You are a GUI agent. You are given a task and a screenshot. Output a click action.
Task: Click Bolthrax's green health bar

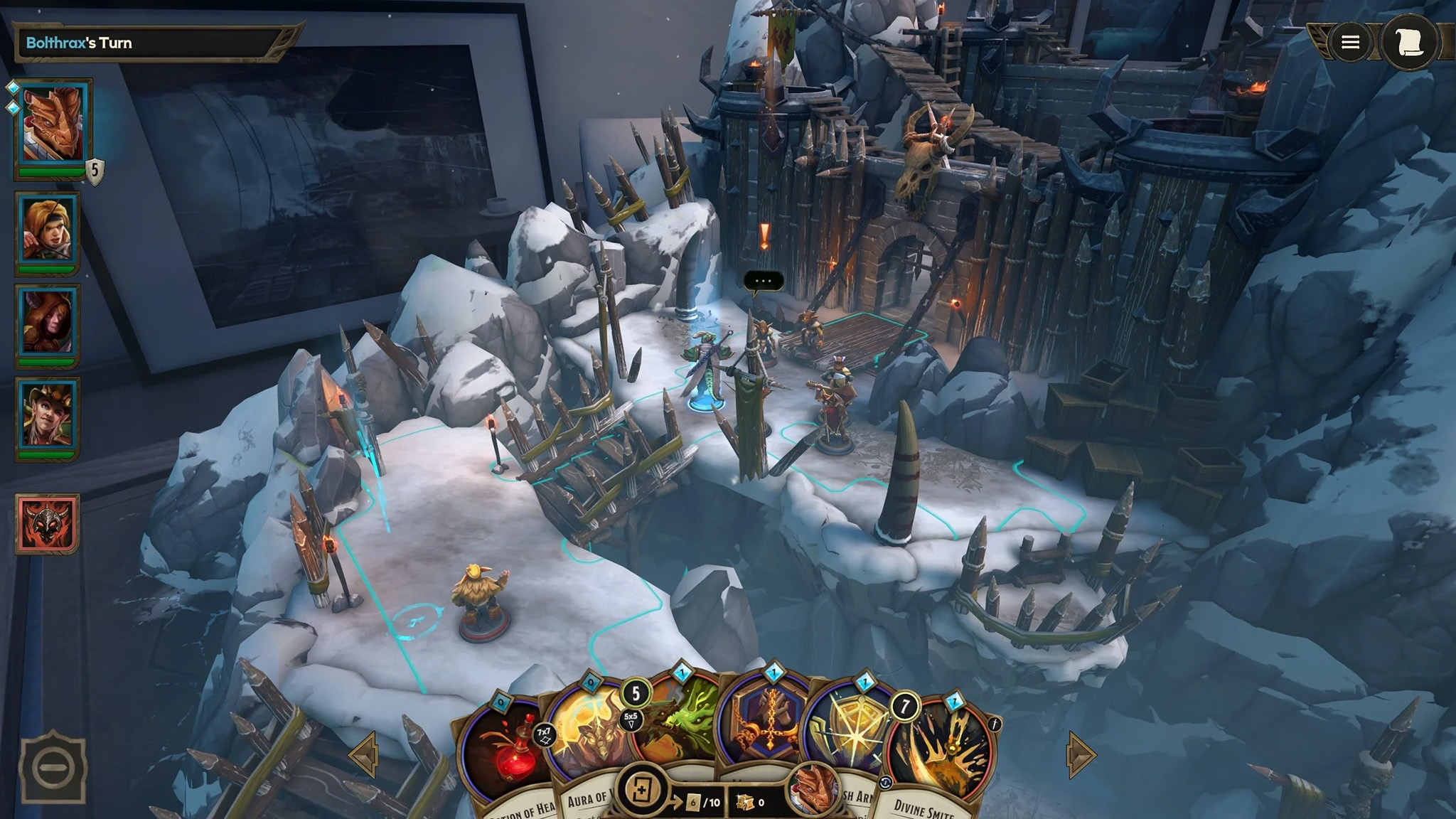pyautogui.click(x=52, y=171)
